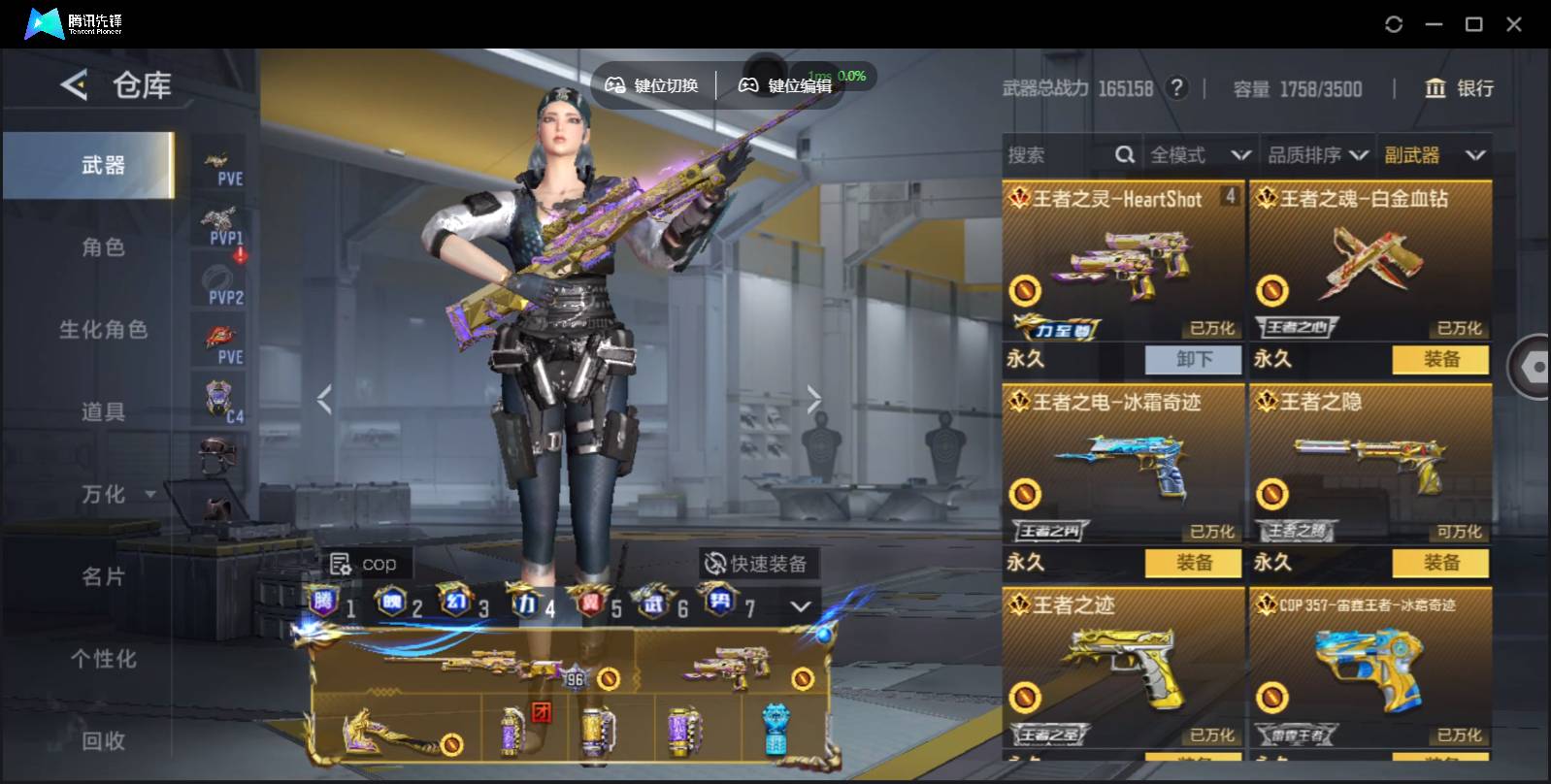This screenshot has width=1551, height=784.
Task: Go back from the 仓库 screen
Action: 74,85
